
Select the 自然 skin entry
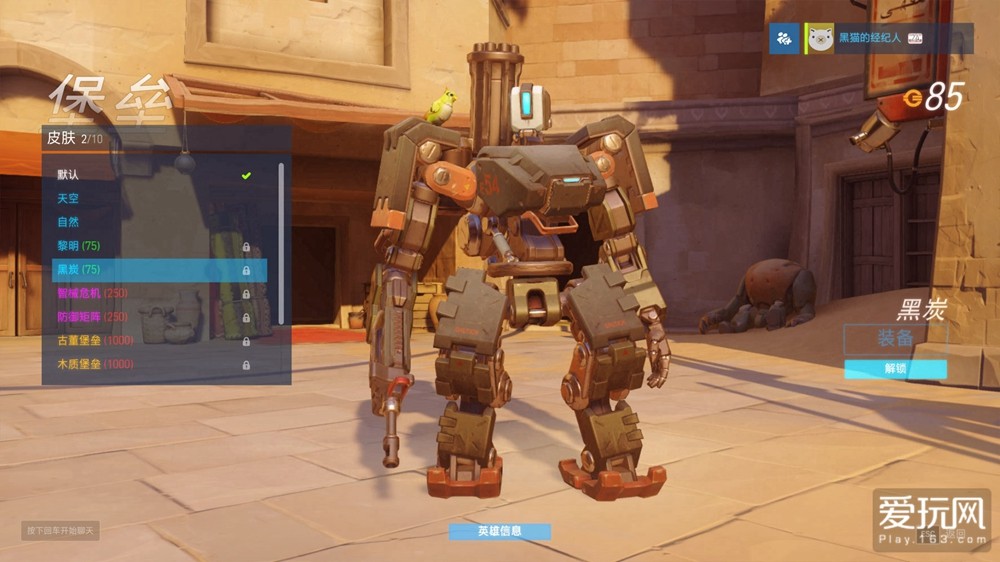click(150, 222)
